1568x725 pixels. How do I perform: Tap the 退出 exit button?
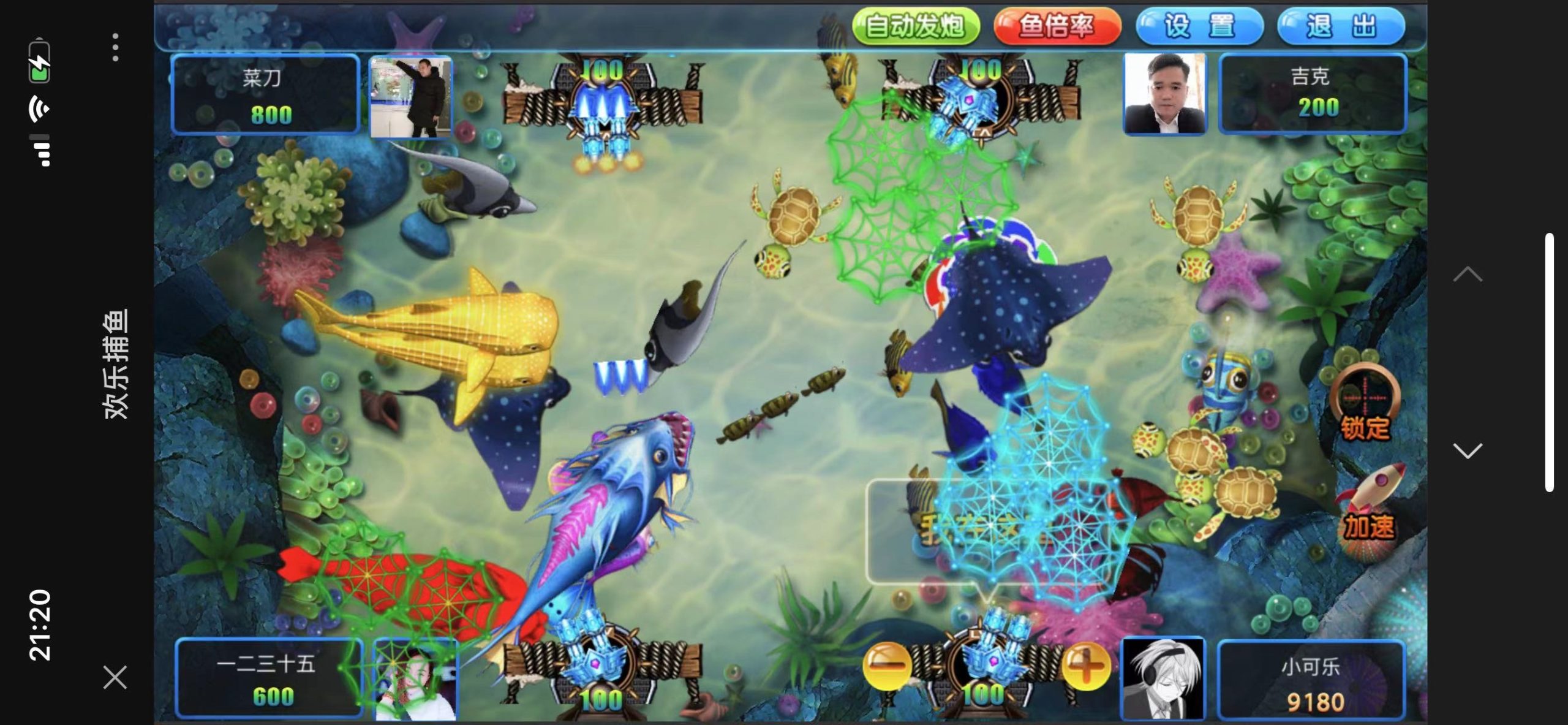[x=1341, y=26]
